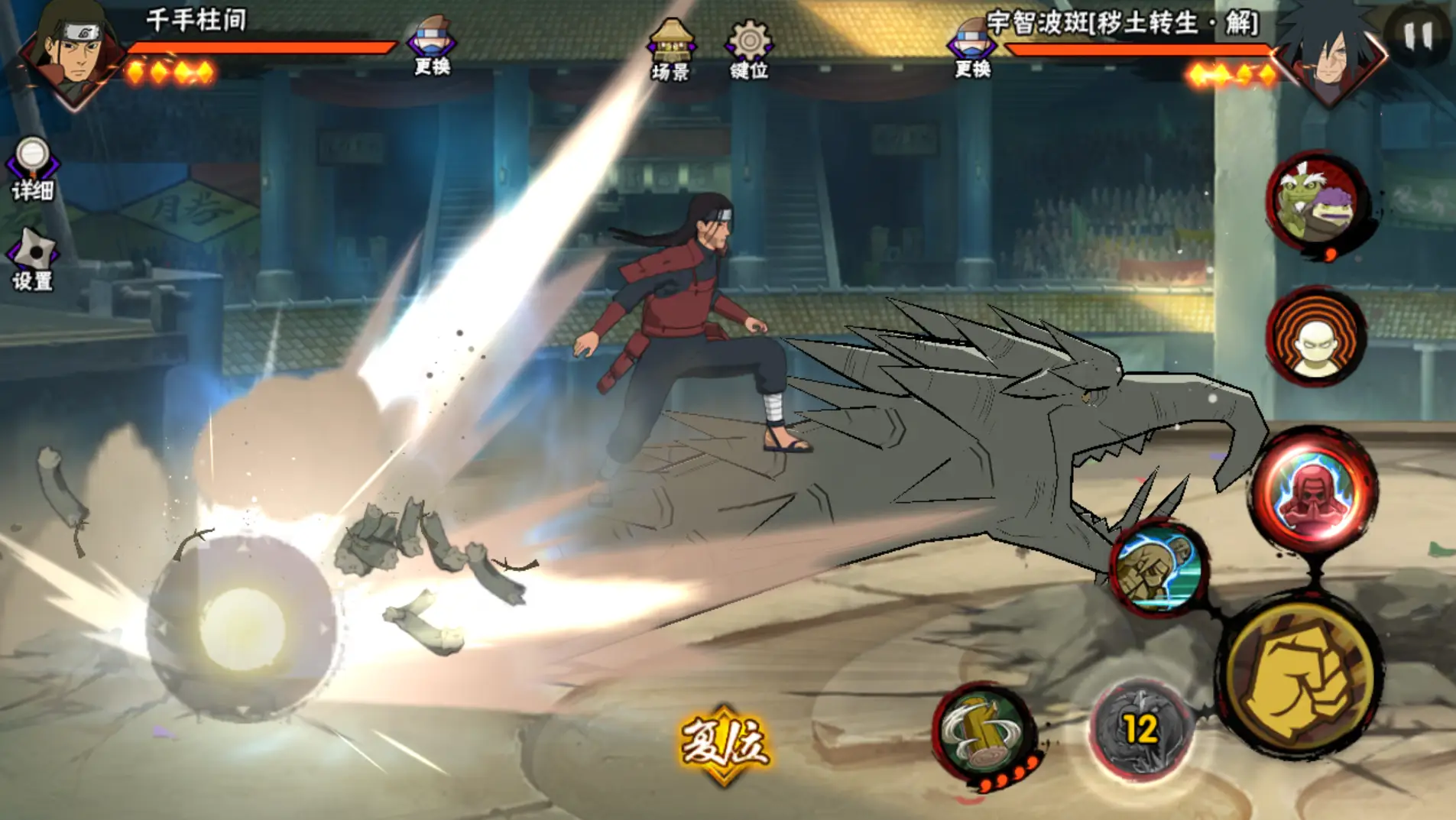
Task: Open the 设置 settings menu
Action: coord(32,261)
